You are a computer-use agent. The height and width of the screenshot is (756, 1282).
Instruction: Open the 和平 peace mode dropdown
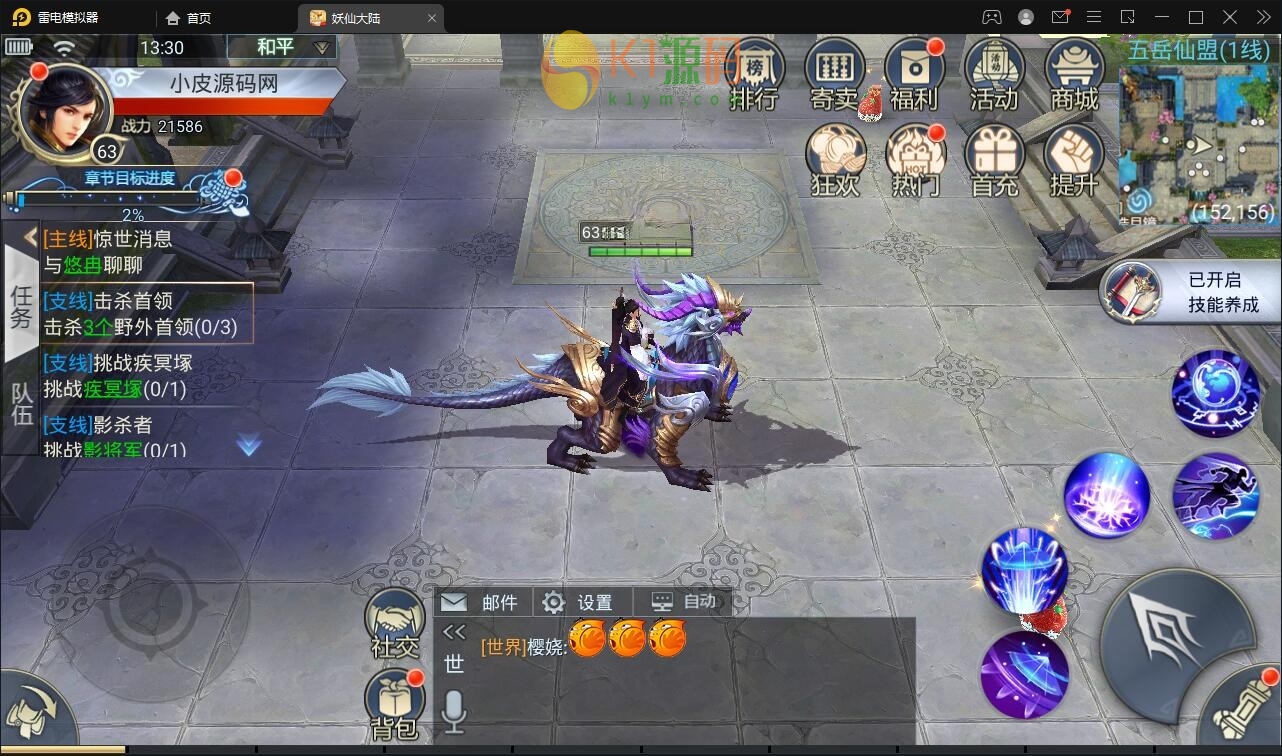284,46
